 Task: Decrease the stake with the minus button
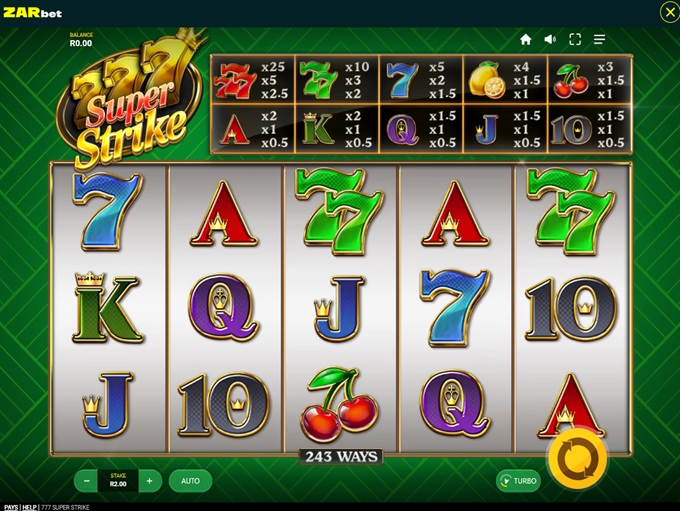(x=87, y=481)
